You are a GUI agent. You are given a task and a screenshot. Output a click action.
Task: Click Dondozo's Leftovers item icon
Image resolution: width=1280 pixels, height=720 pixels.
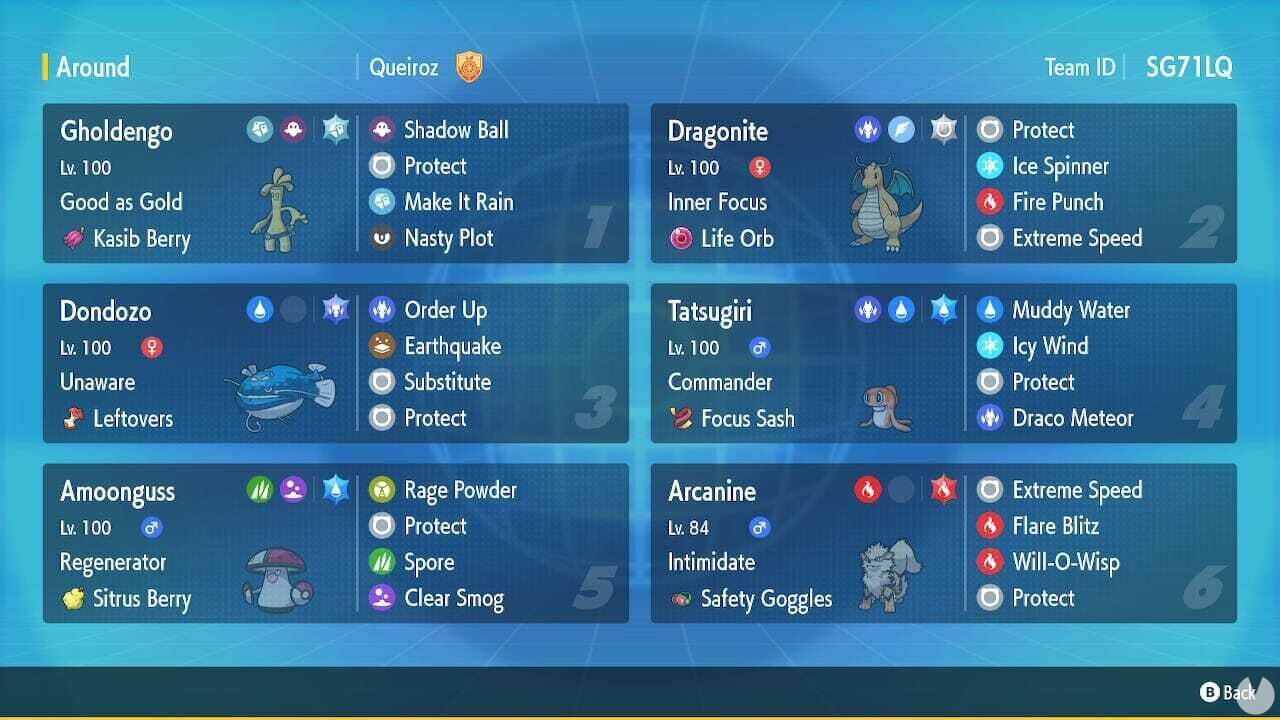(73, 419)
